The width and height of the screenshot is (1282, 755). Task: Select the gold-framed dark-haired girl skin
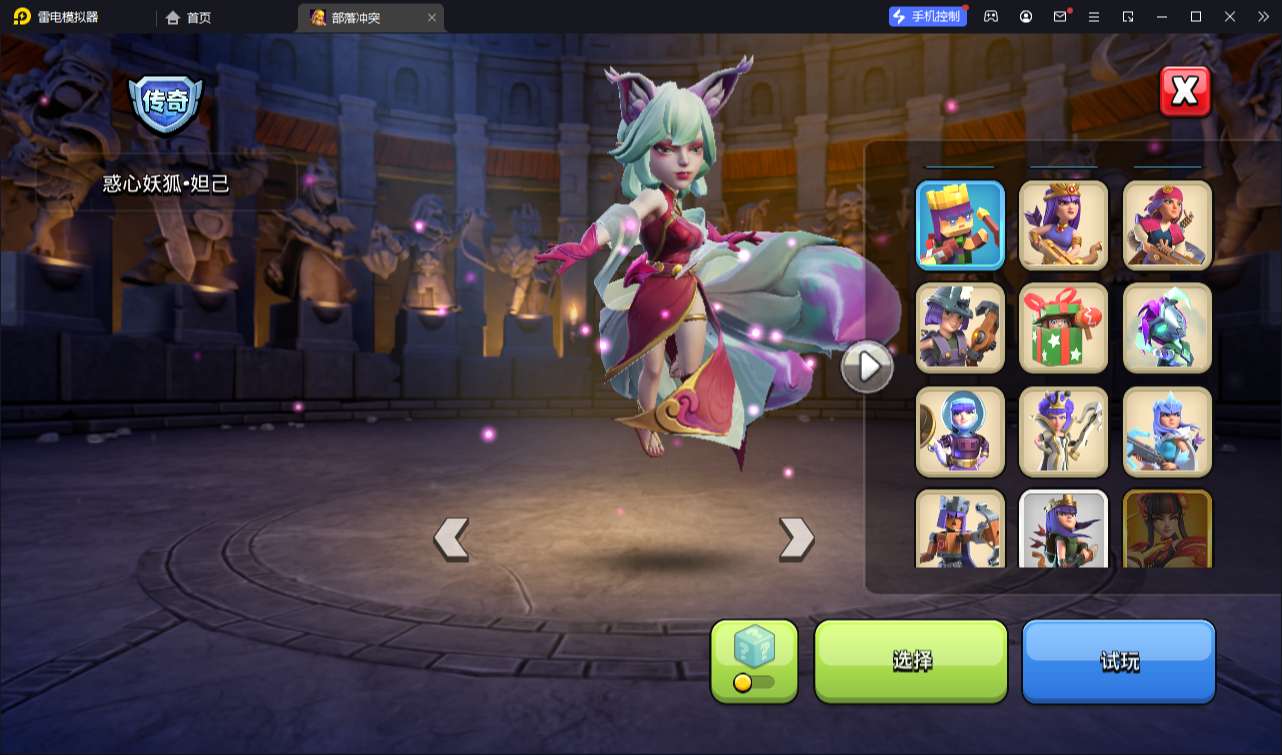click(x=1167, y=529)
